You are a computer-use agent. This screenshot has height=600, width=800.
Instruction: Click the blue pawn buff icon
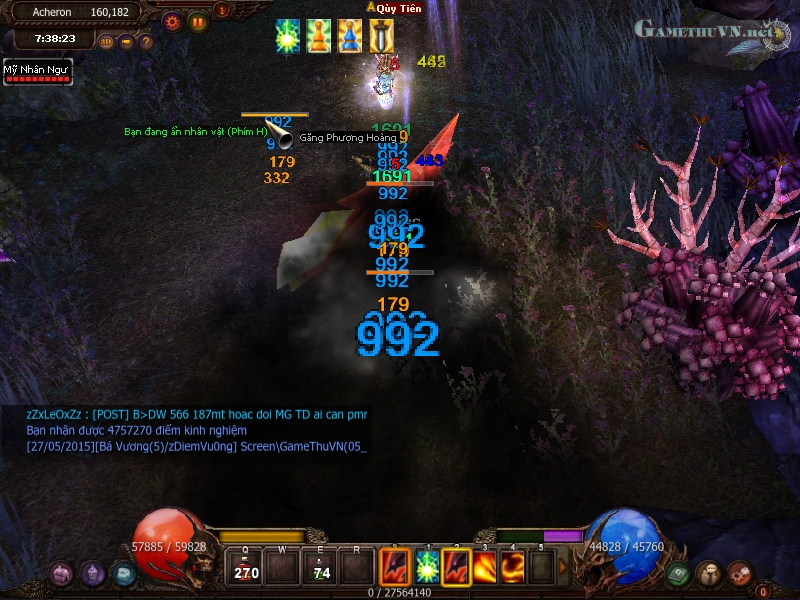click(350, 36)
